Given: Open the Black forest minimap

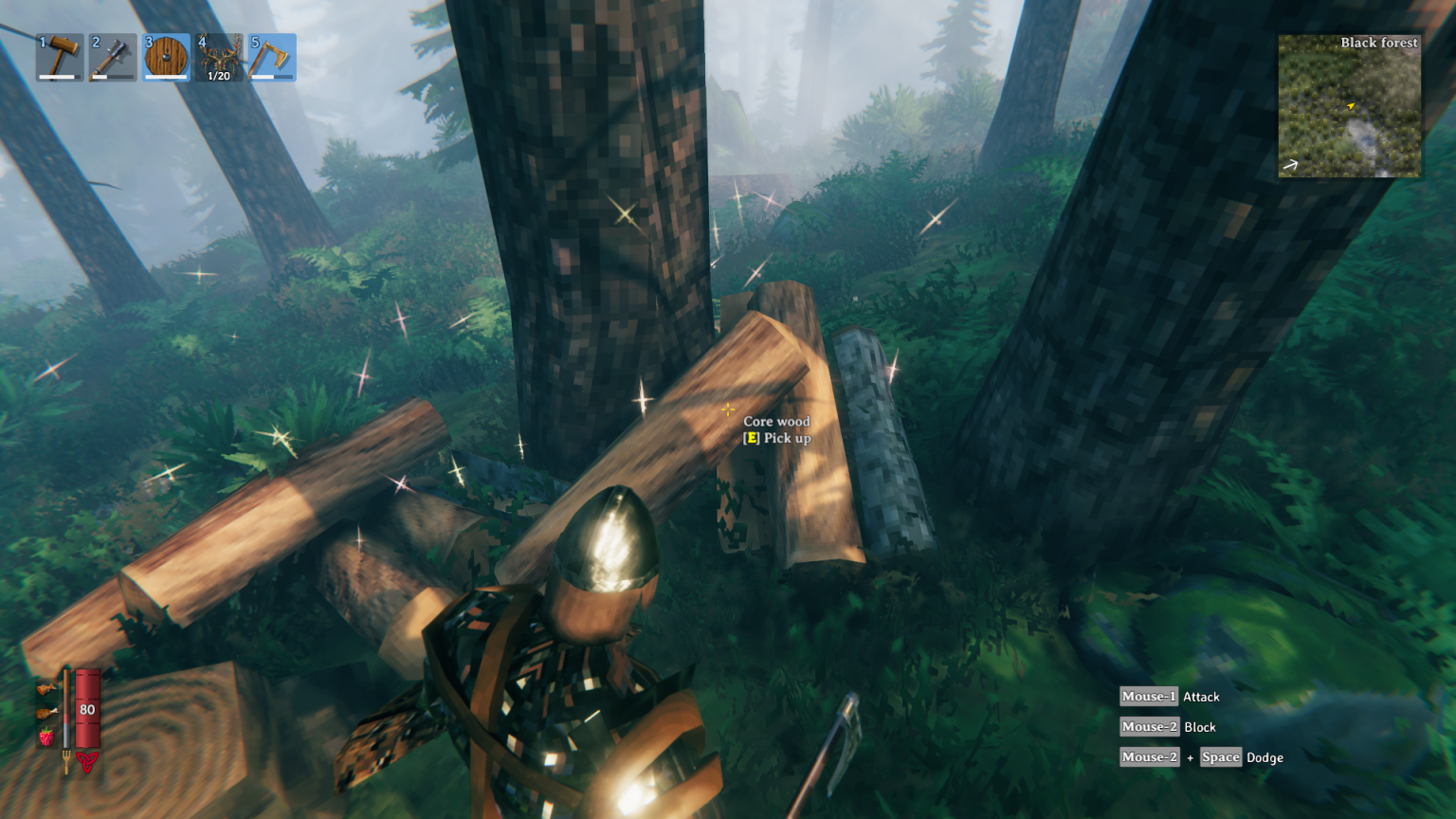Looking at the screenshot, I should pos(1349,106).
